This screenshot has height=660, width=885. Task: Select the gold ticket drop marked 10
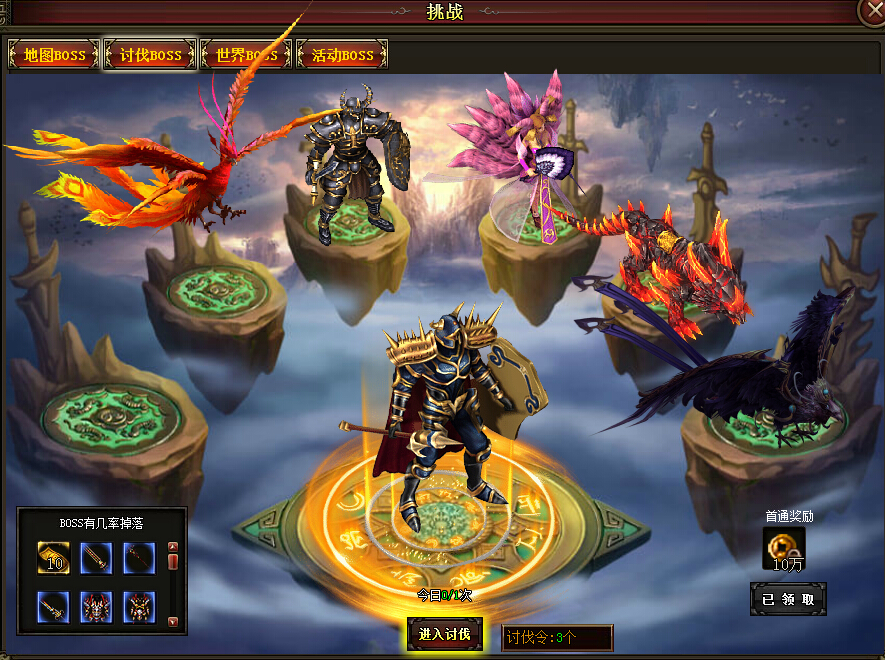tap(54, 558)
